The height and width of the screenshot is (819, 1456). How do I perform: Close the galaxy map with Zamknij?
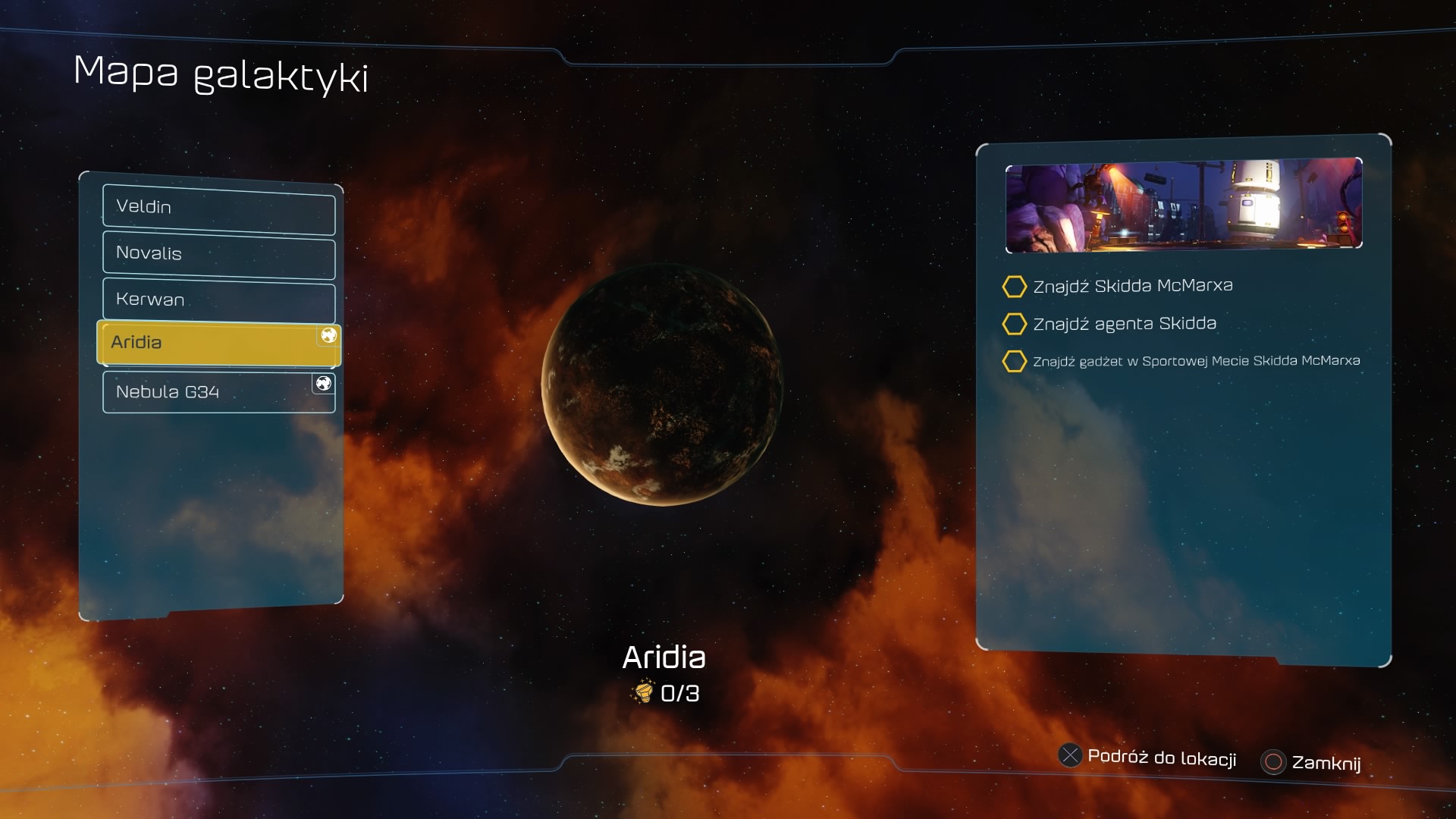click(x=1312, y=762)
